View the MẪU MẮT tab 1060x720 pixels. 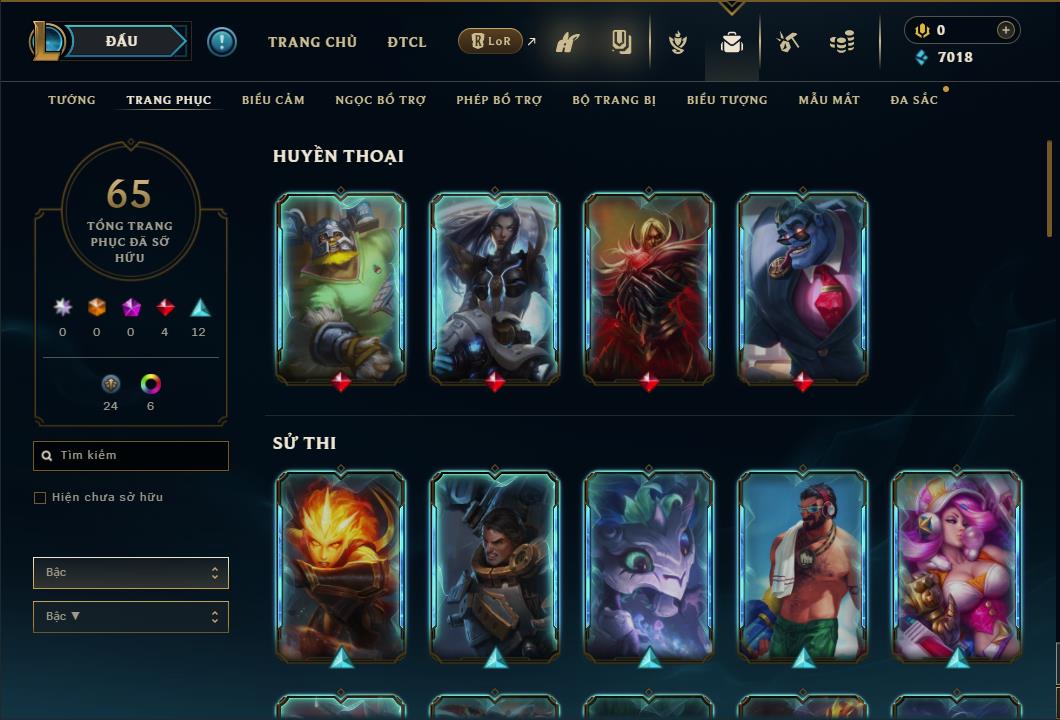tap(829, 100)
